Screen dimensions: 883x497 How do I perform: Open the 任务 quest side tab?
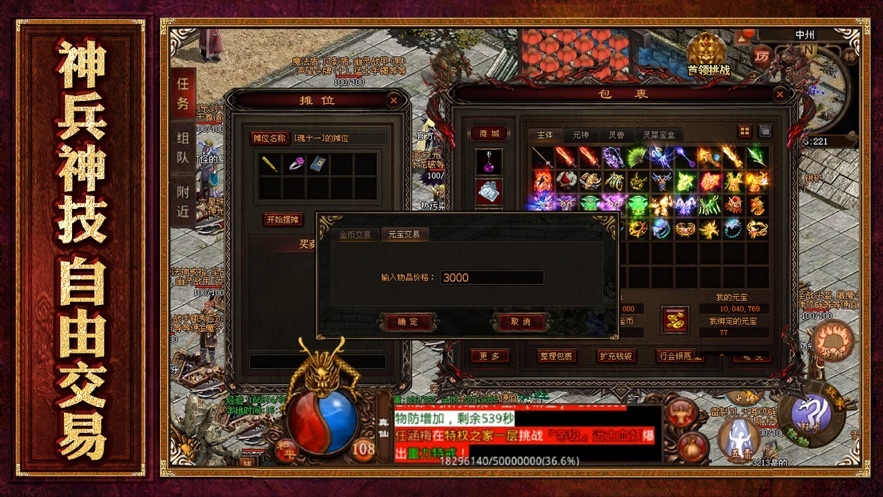[183, 91]
